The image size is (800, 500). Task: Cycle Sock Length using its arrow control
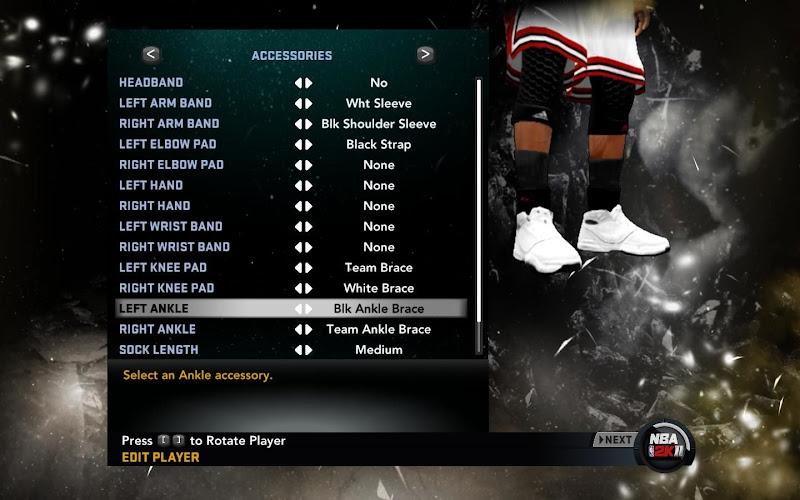(x=303, y=350)
